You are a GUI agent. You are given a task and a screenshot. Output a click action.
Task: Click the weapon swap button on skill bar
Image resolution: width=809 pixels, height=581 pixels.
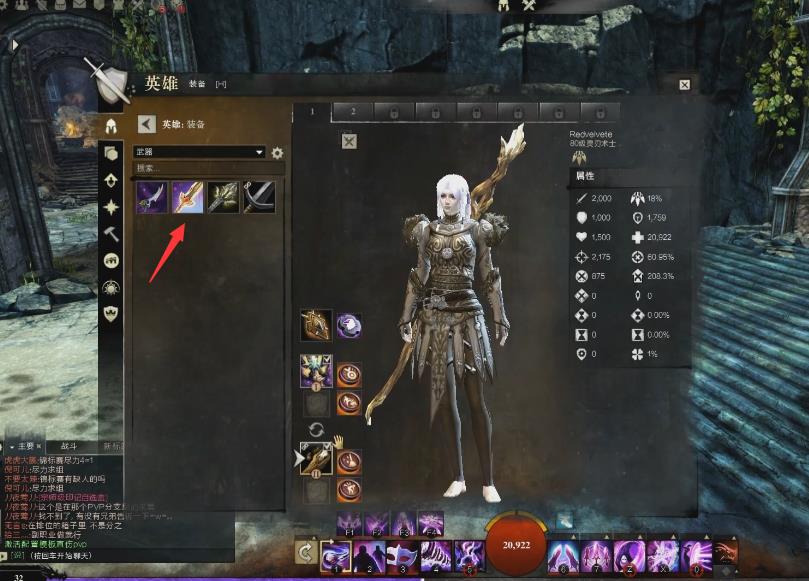[x=306, y=553]
